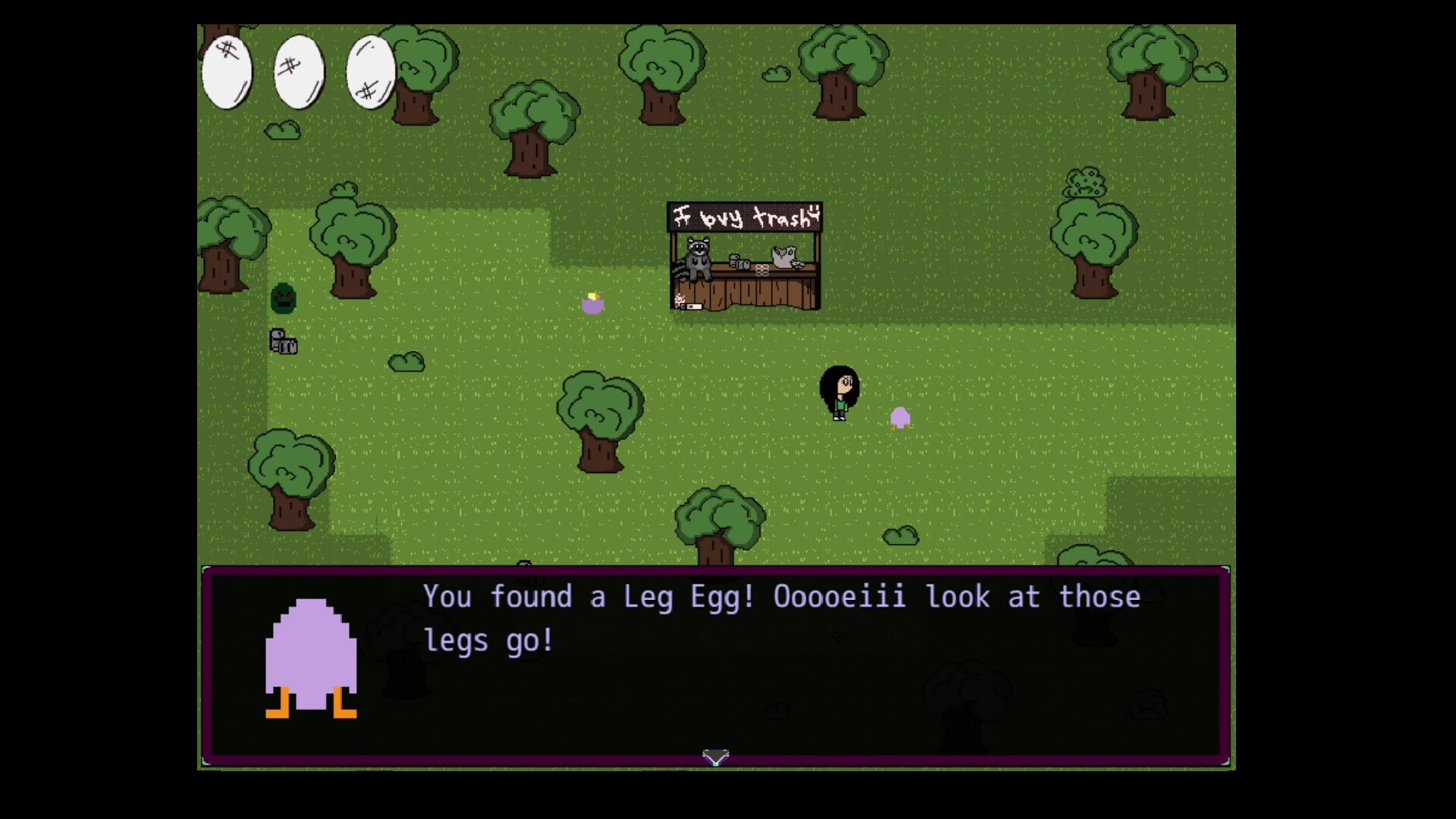Click the raccoon at the trash stand

point(698,258)
